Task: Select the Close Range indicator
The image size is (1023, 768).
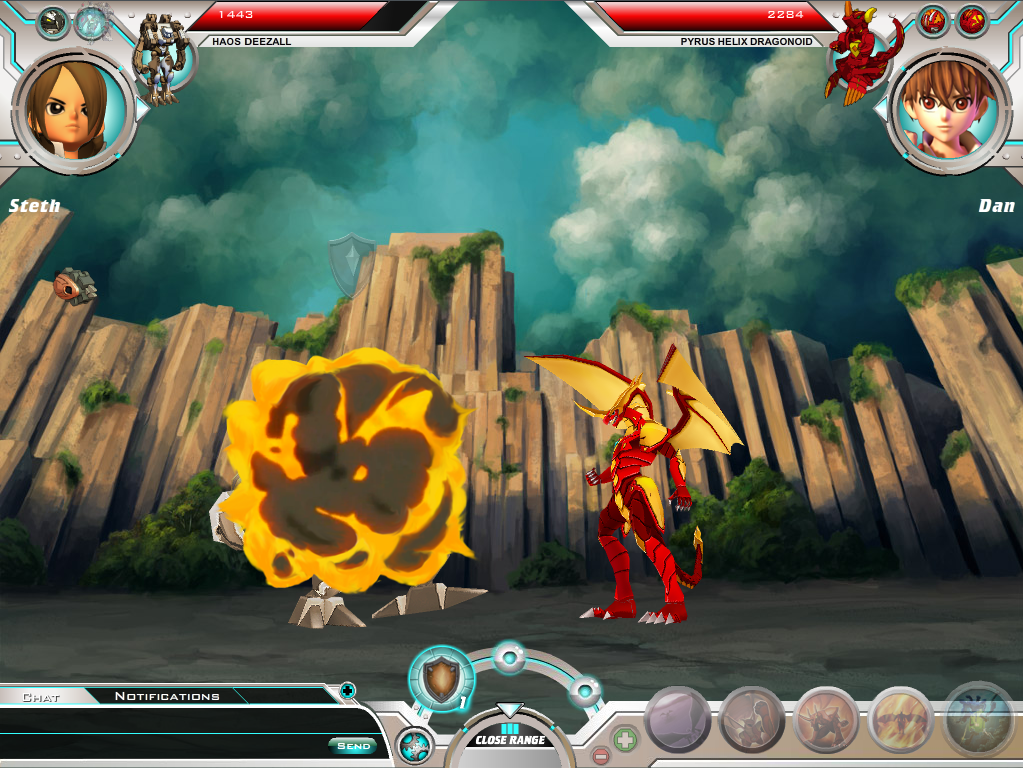Action: coord(510,739)
